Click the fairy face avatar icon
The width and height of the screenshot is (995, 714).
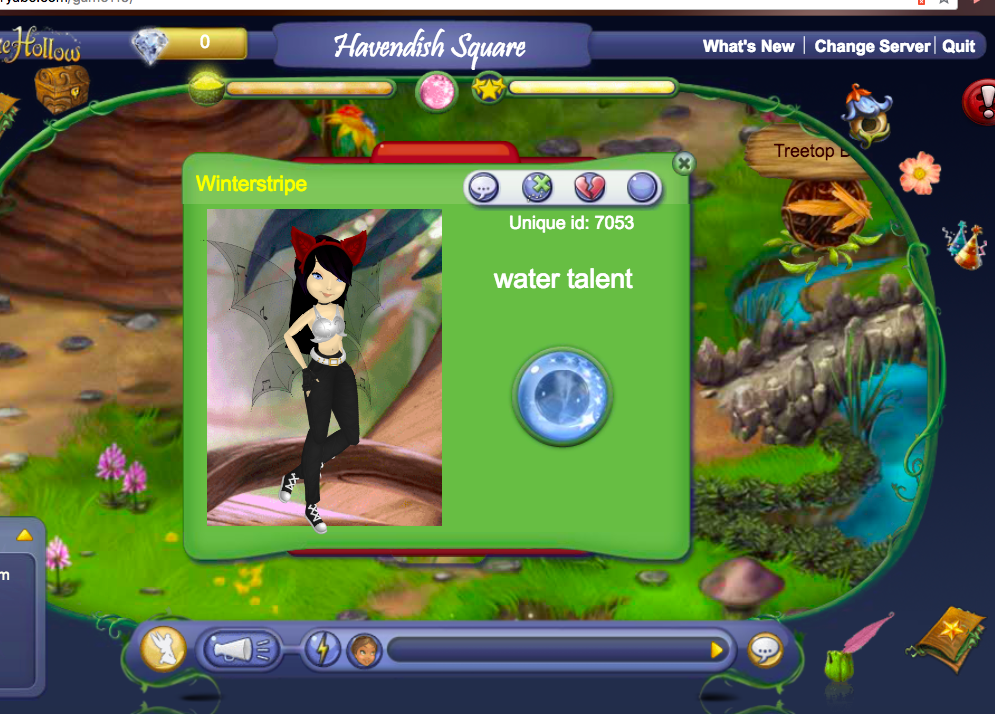tap(363, 651)
